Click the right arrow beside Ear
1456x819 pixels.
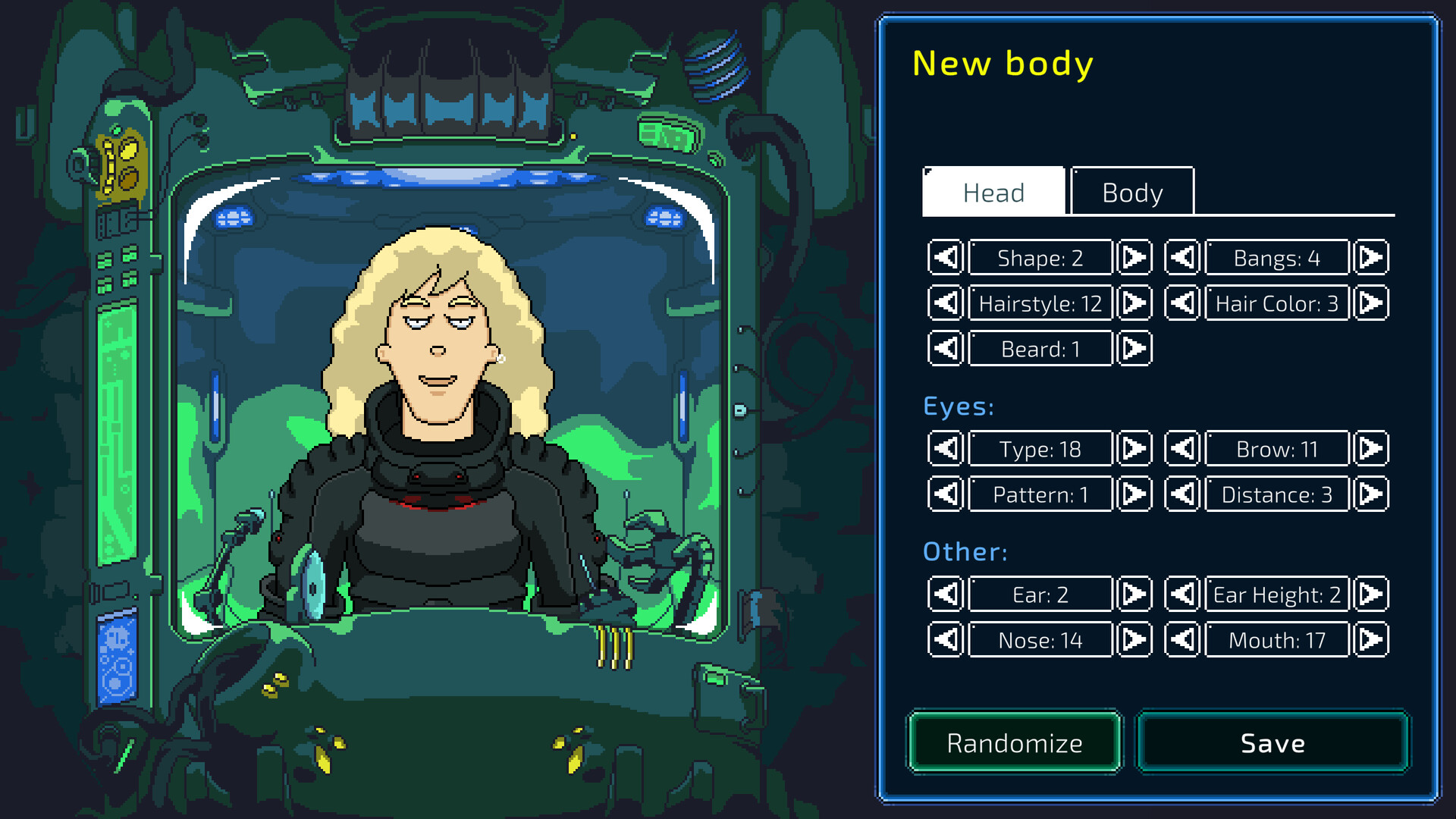point(1134,594)
